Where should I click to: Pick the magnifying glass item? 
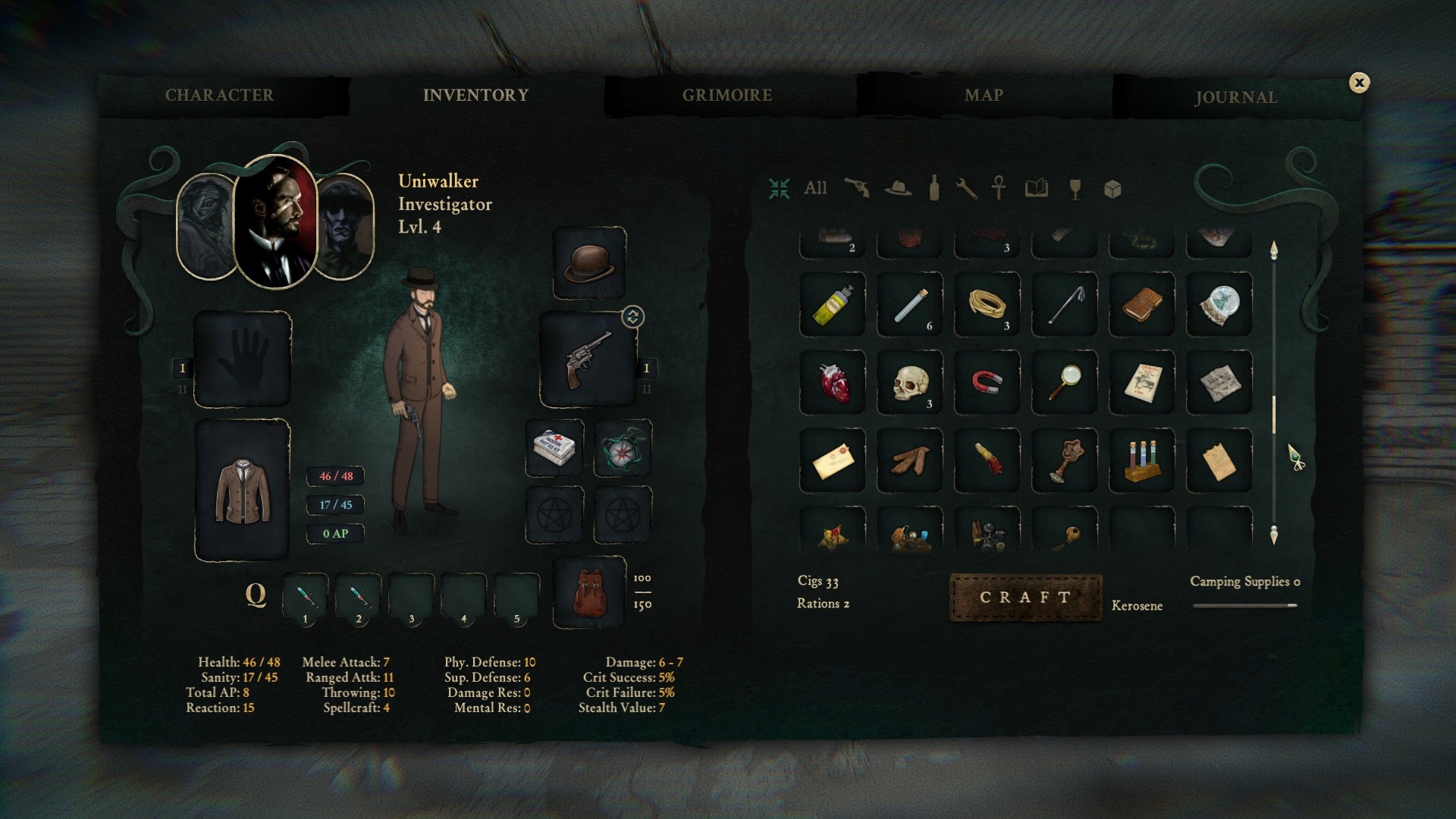point(1064,382)
